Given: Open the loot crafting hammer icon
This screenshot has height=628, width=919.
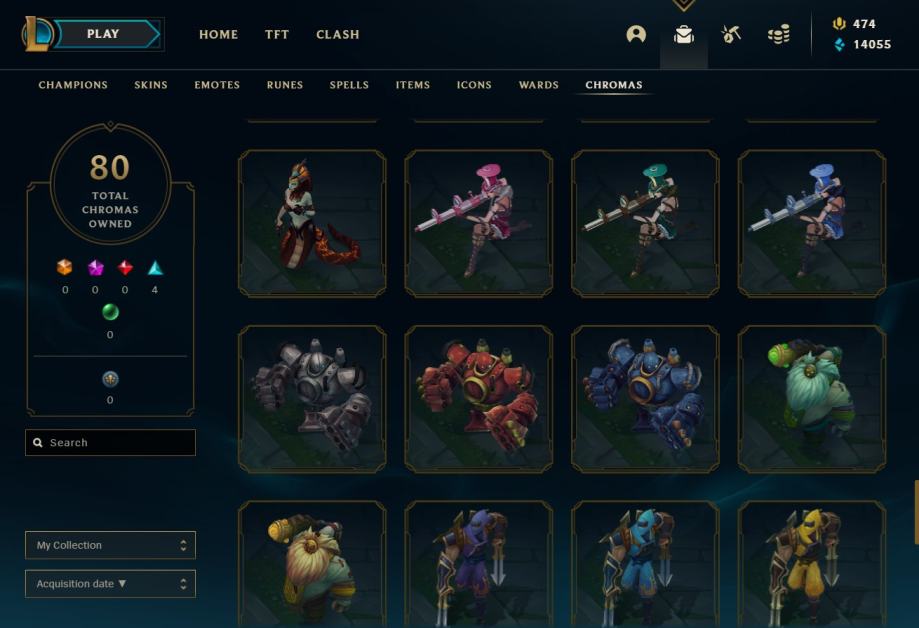Looking at the screenshot, I should click(731, 34).
